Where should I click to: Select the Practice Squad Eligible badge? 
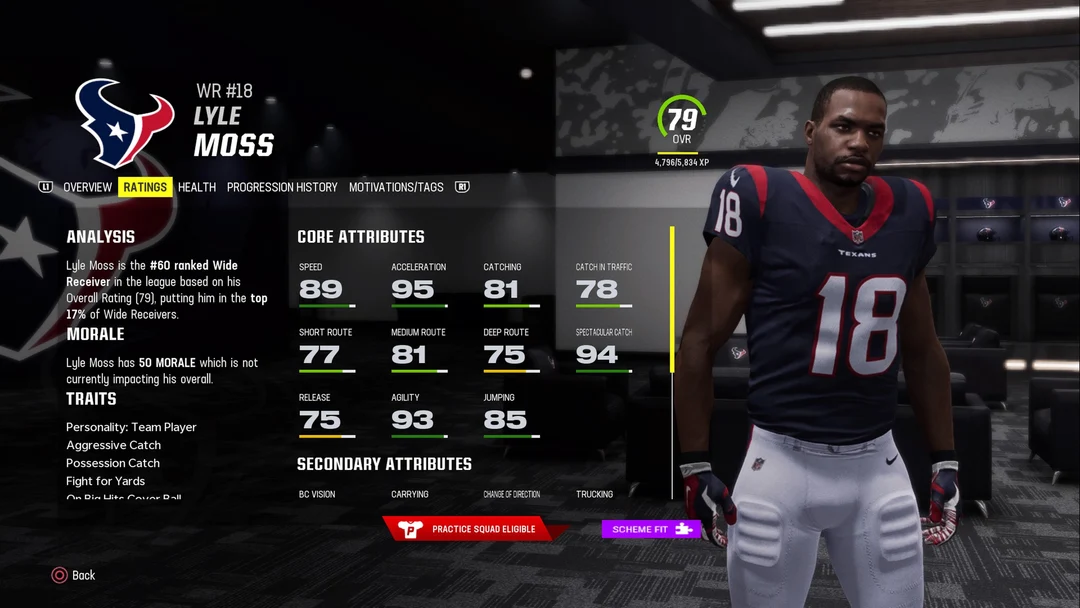[x=469, y=529]
